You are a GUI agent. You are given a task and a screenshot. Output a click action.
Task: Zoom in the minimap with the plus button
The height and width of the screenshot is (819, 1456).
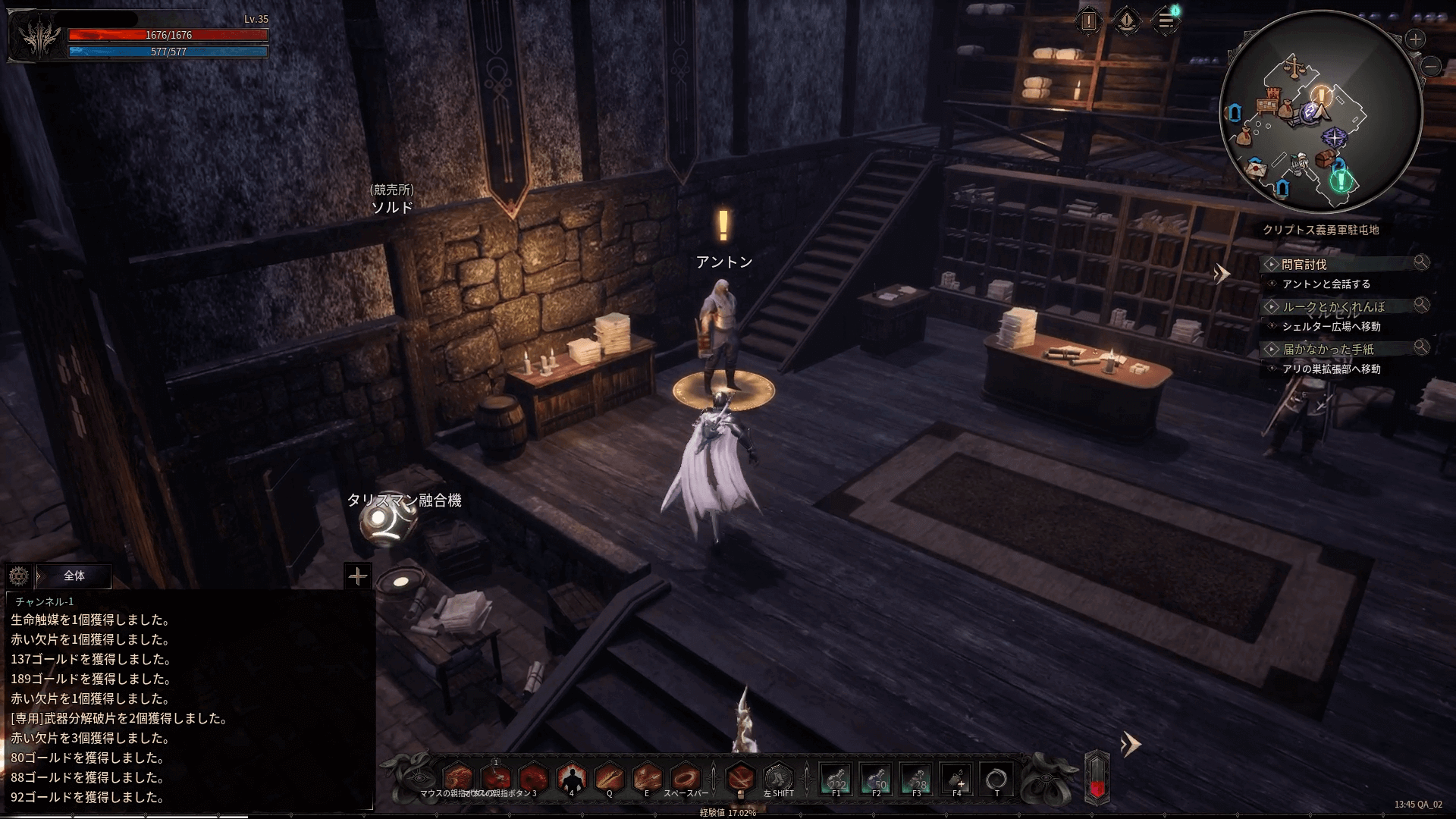[1415, 39]
